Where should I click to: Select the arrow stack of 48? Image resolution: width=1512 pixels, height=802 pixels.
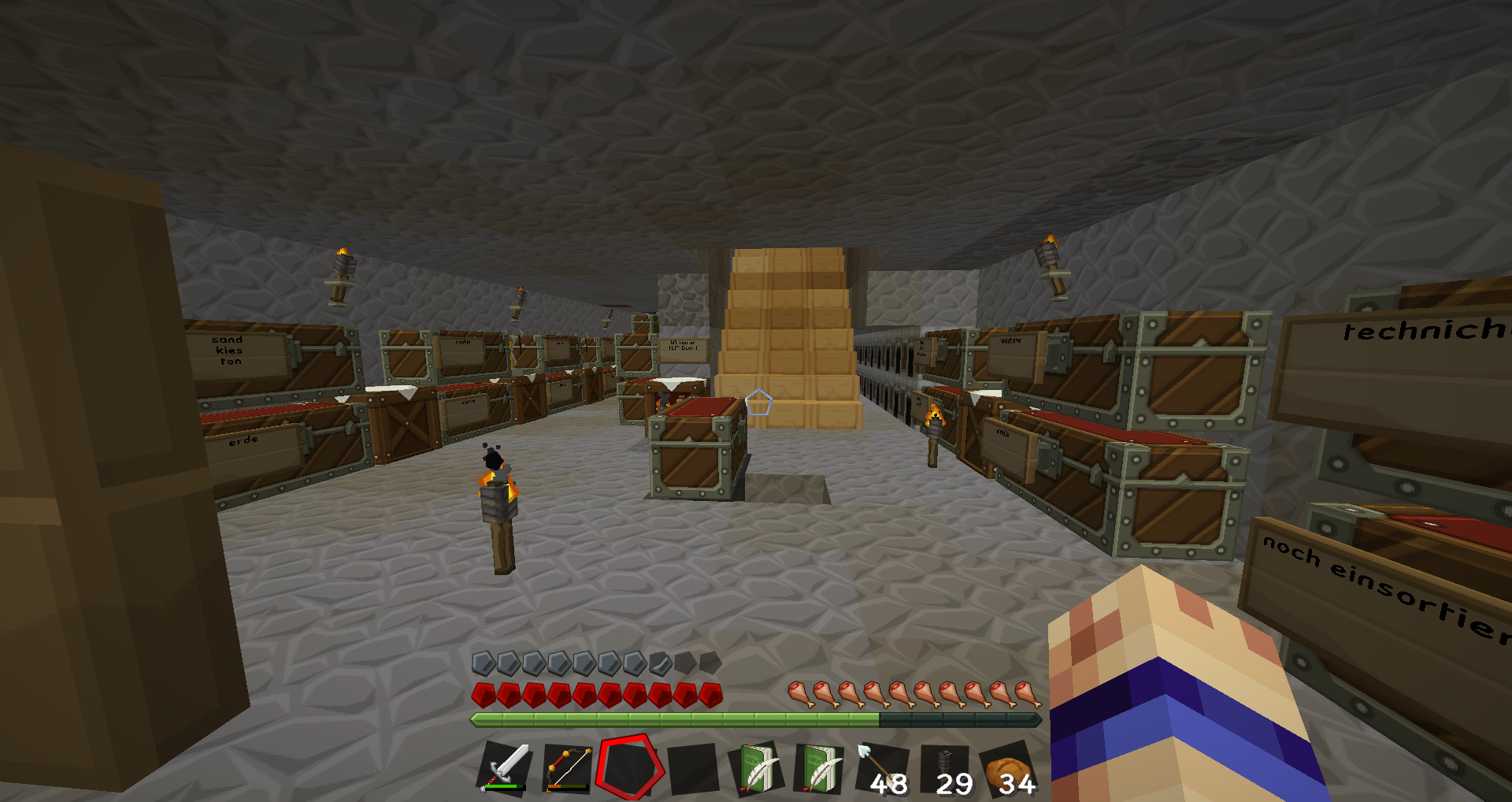pyautogui.click(x=884, y=767)
